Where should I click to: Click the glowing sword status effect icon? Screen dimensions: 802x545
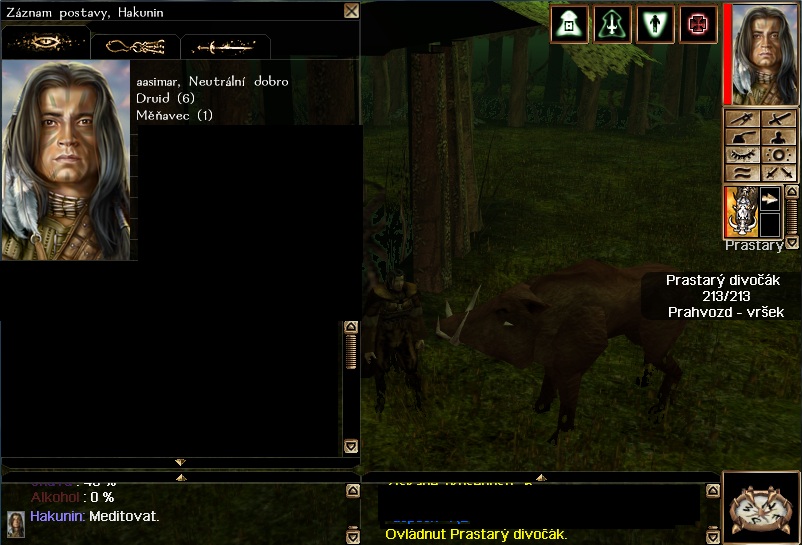click(x=612, y=24)
